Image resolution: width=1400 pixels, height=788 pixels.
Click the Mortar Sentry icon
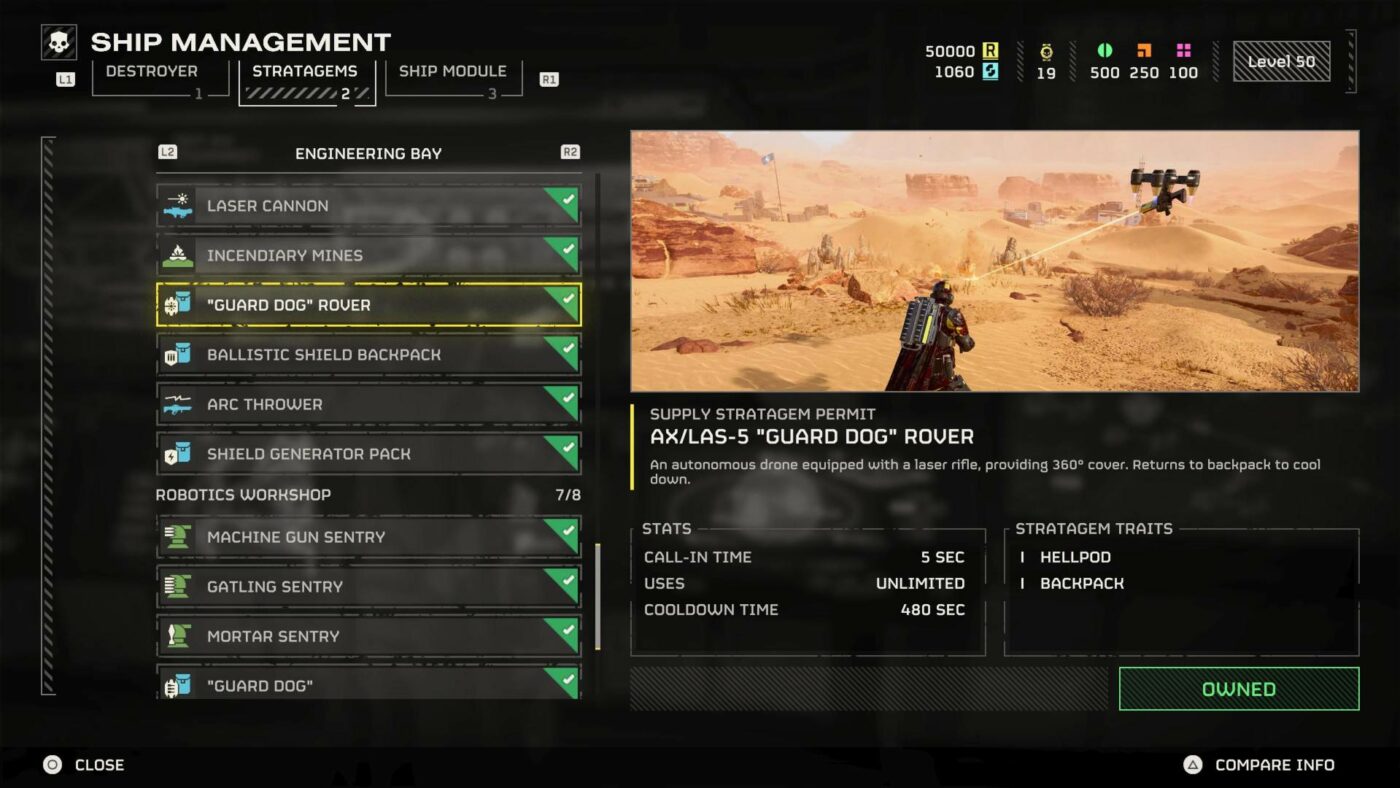[177, 636]
